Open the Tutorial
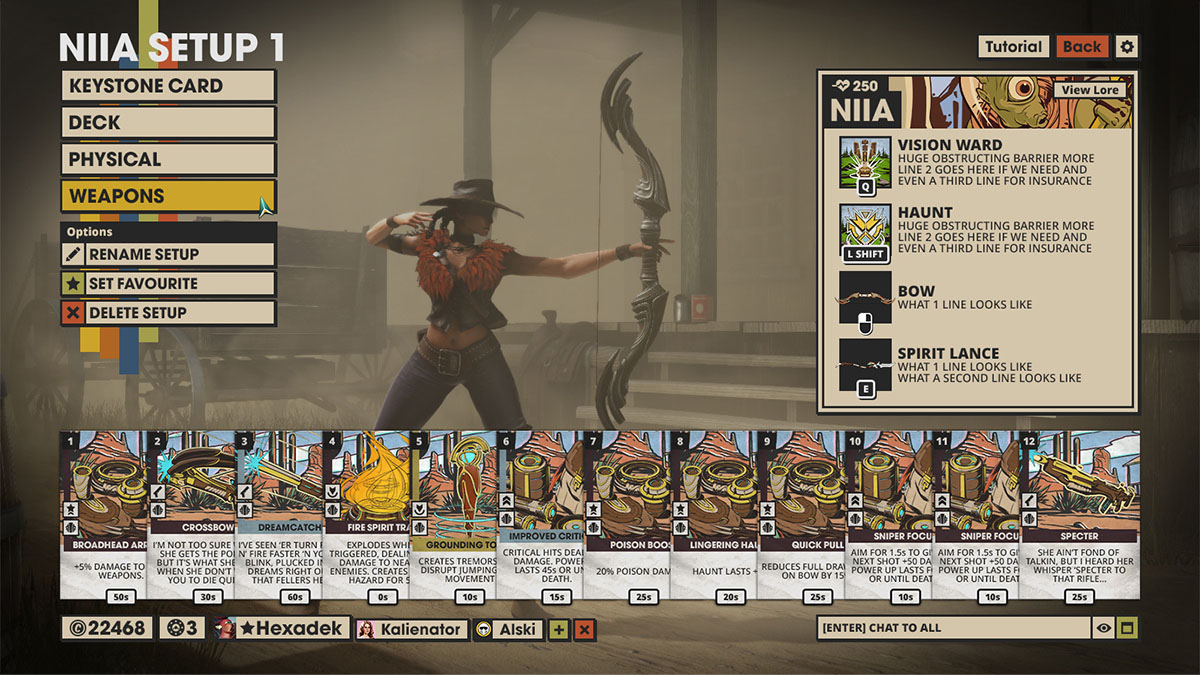1200x675 pixels. [1014, 47]
